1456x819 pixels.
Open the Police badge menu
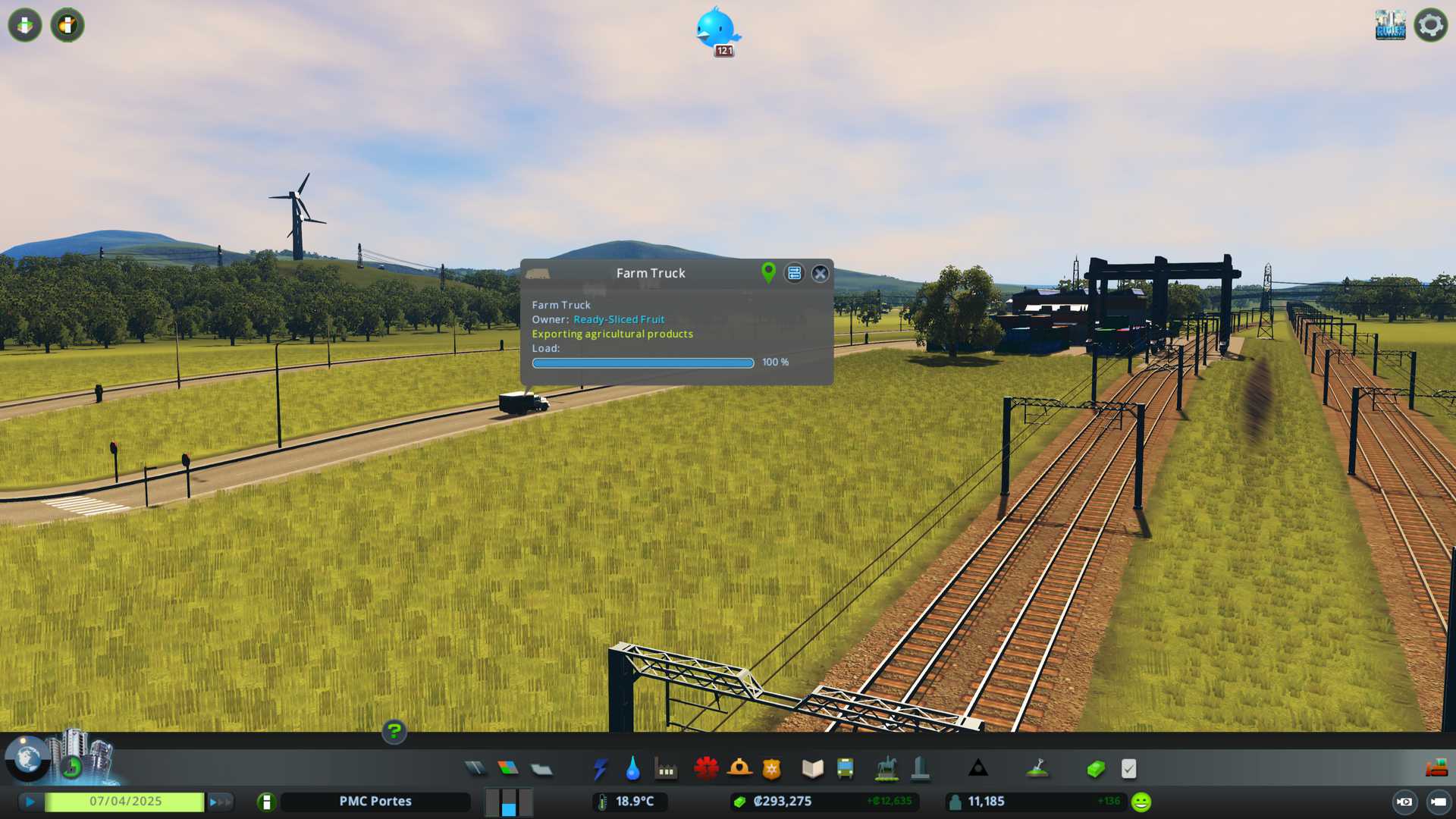[x=771, y=769]
